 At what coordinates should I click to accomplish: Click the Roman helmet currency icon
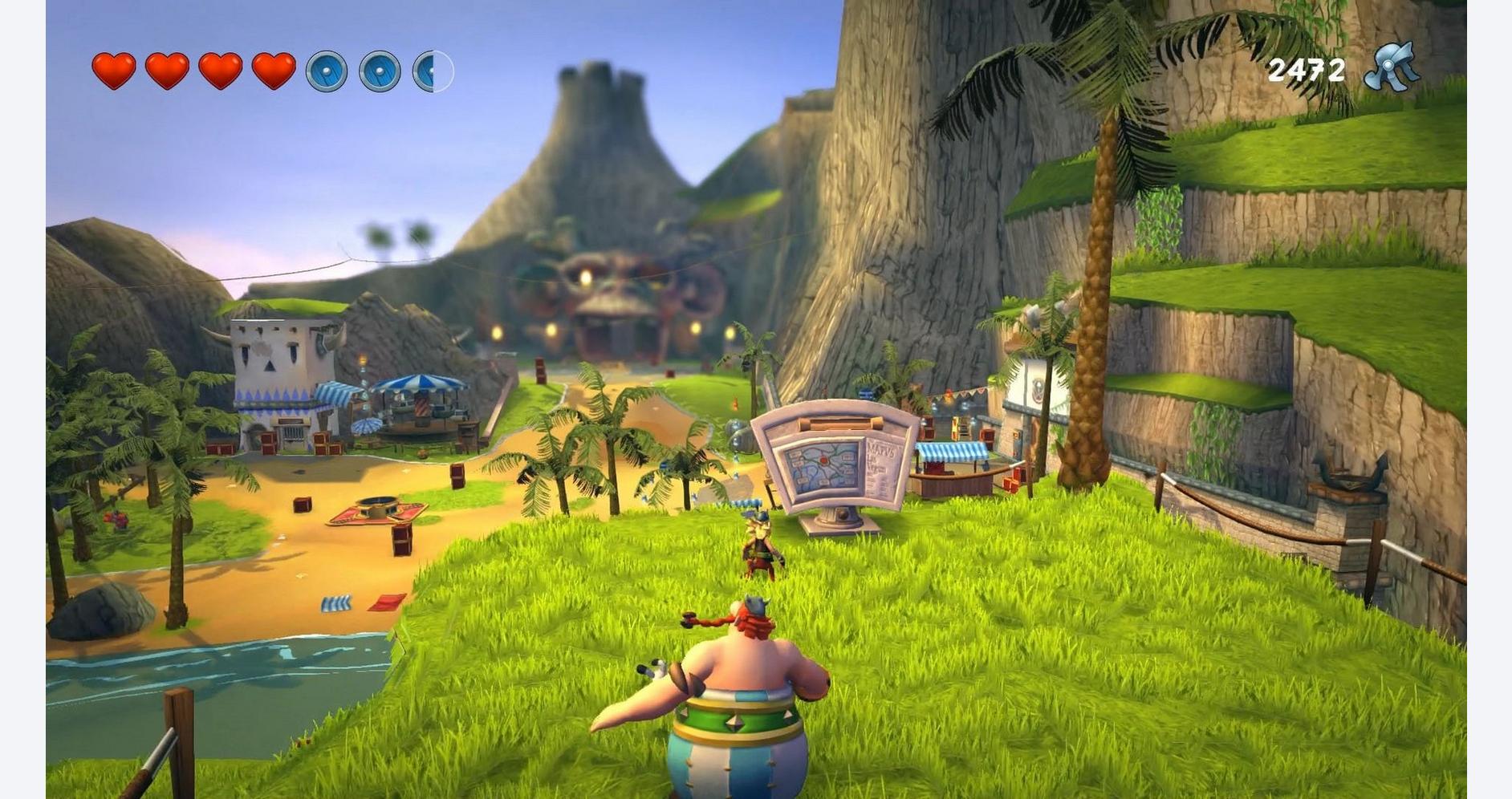point(1392,68)
